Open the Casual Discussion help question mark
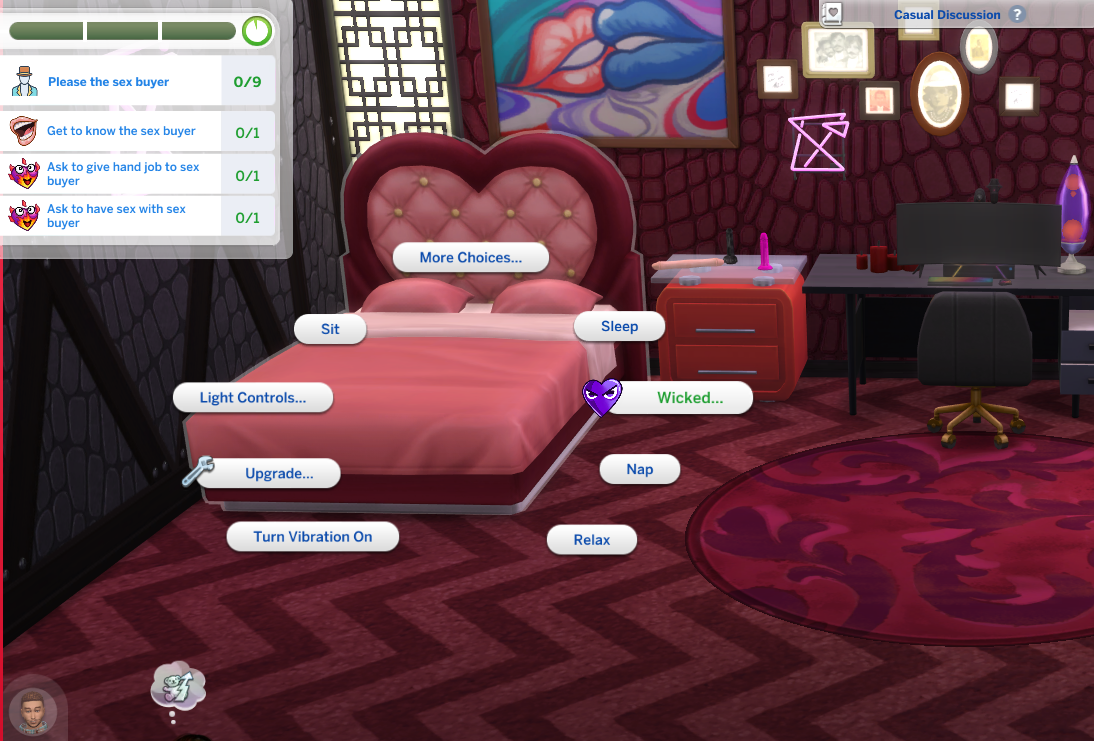This screenshot has height=741, width=1094. [1017, 15]
